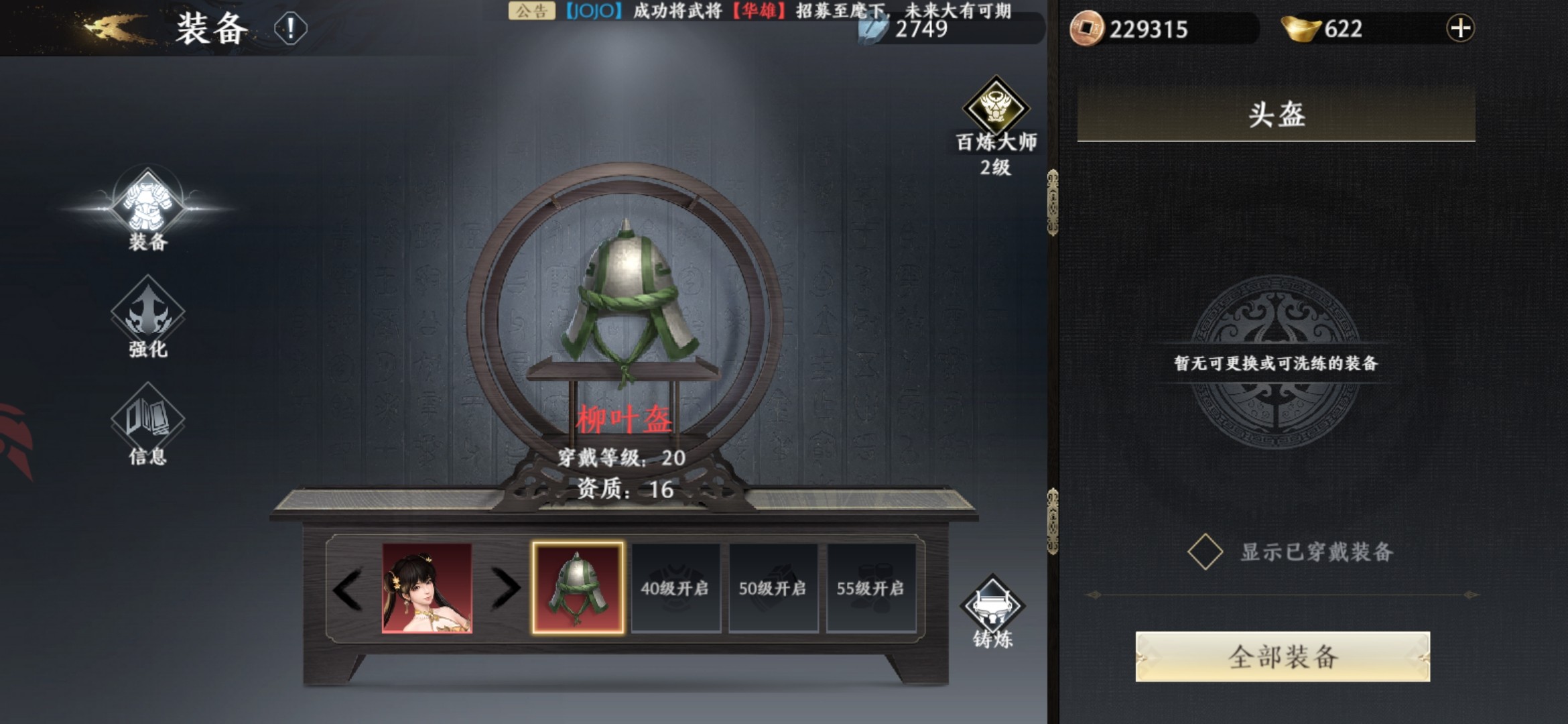Show previous hero with left arrow
The height and width of the screenshot is (724, 1568).
click(x=348, y=589)
